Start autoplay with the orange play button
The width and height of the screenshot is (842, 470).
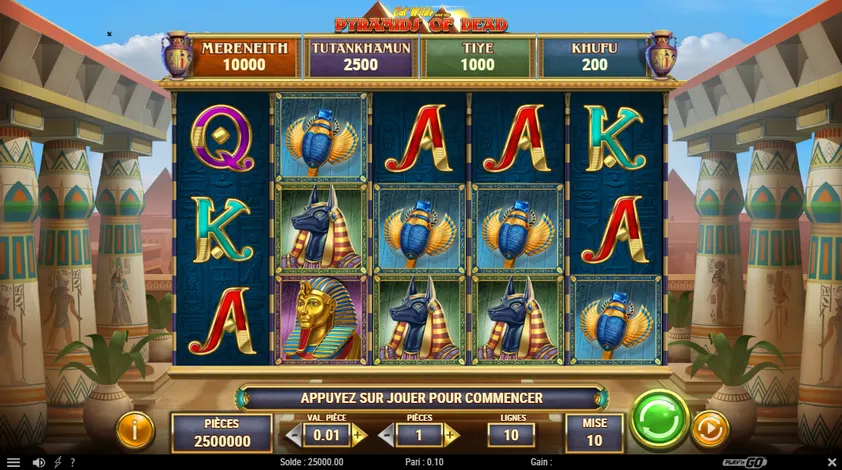point(710,429)
